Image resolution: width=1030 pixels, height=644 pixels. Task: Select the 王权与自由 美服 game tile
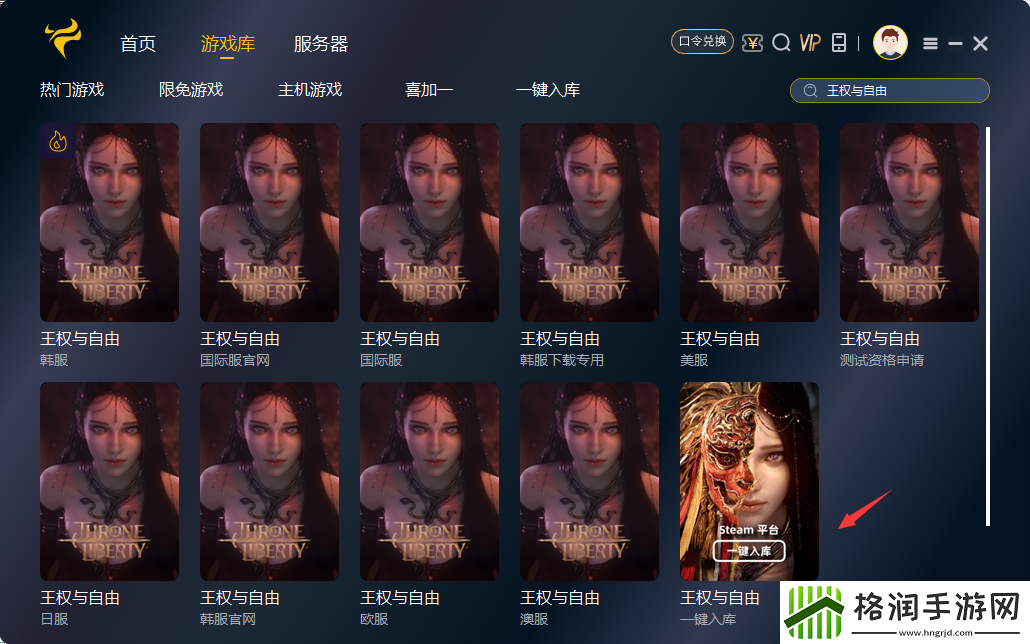[749, 222]
